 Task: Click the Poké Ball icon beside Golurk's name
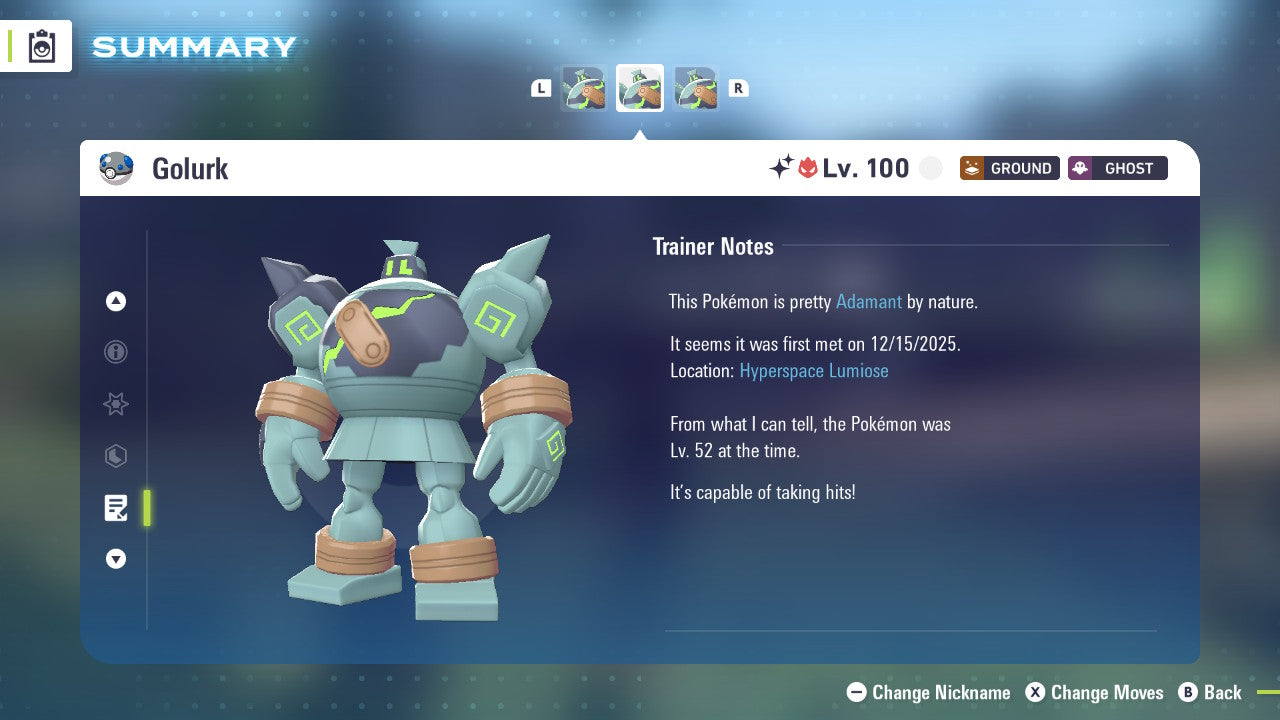click(x=117, y=168)
